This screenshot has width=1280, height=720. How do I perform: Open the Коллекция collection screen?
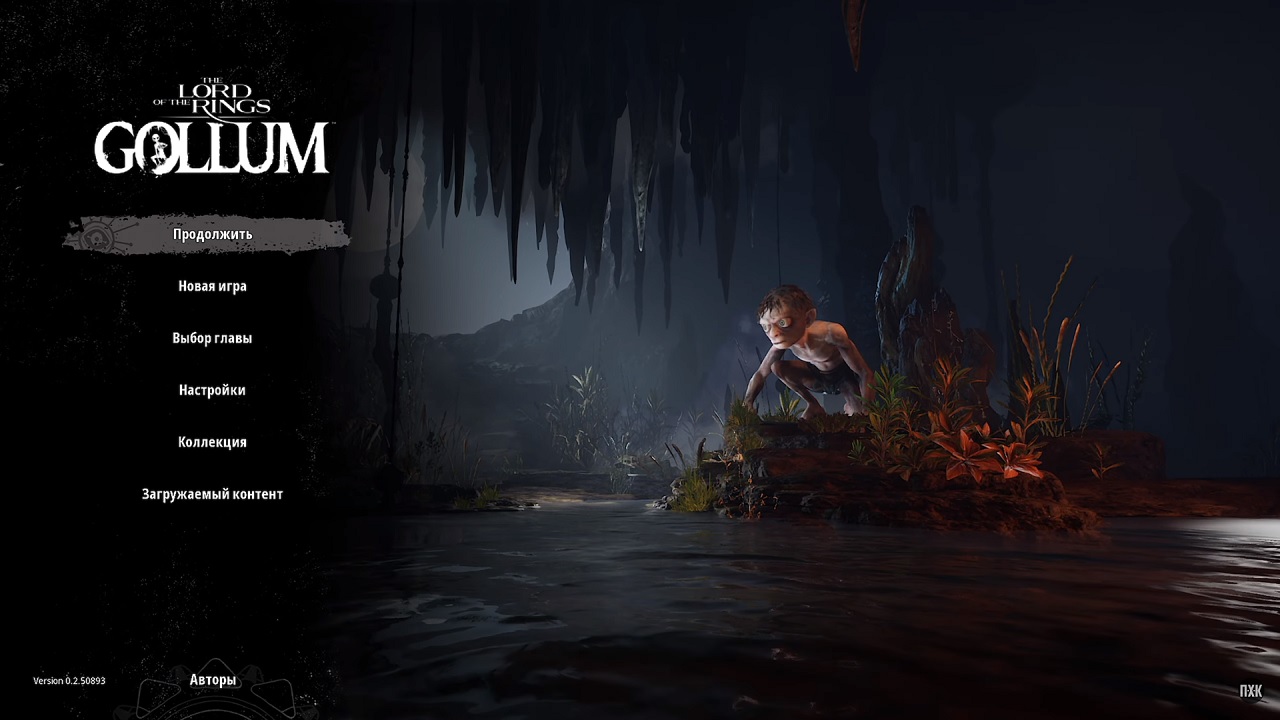coord(214,441)
